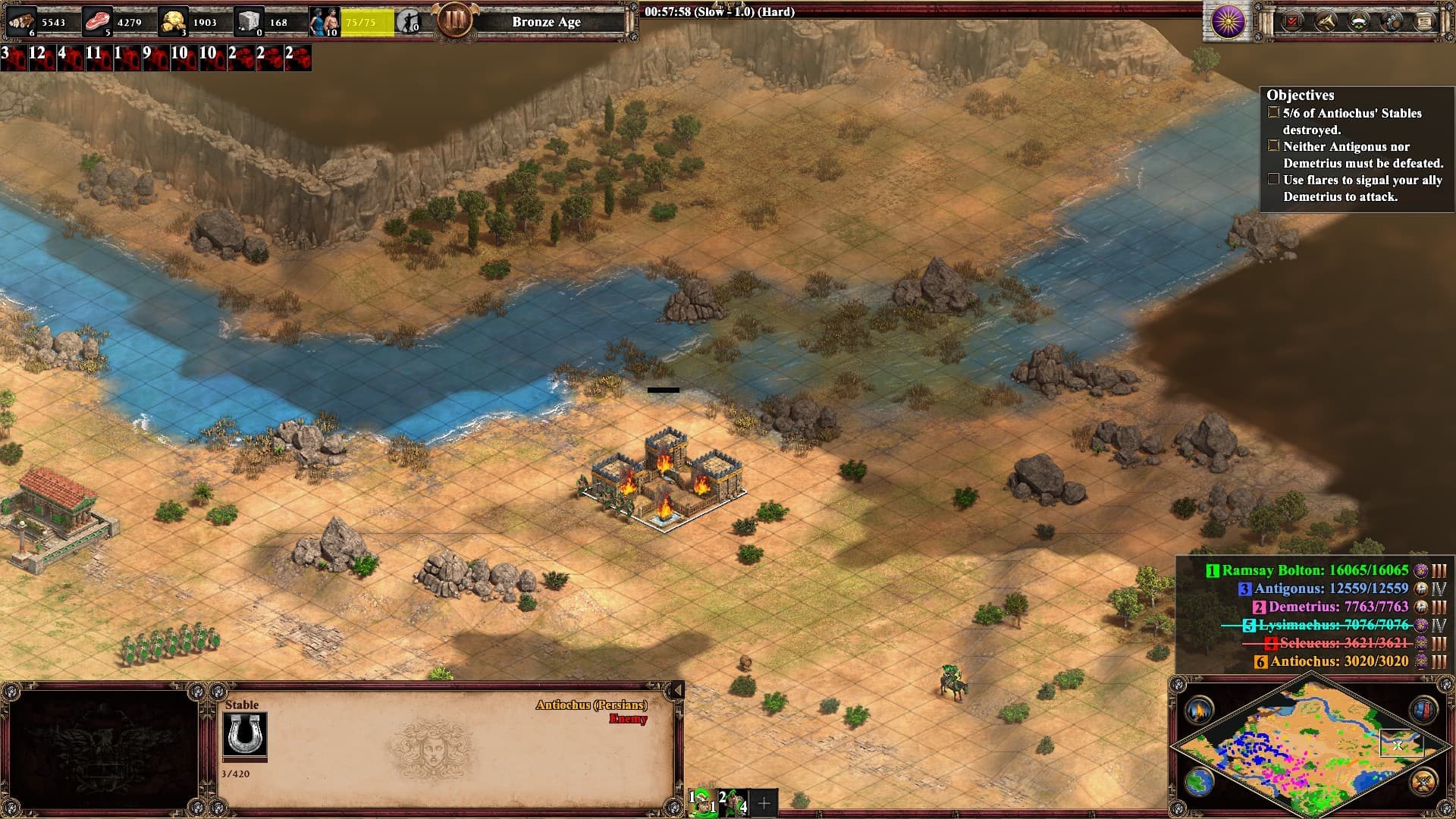Screen dimensions: 1456x819
Task: Switch the minimap to terrain globe mode
Action: pyautogui.click(x=1199, y=783)
